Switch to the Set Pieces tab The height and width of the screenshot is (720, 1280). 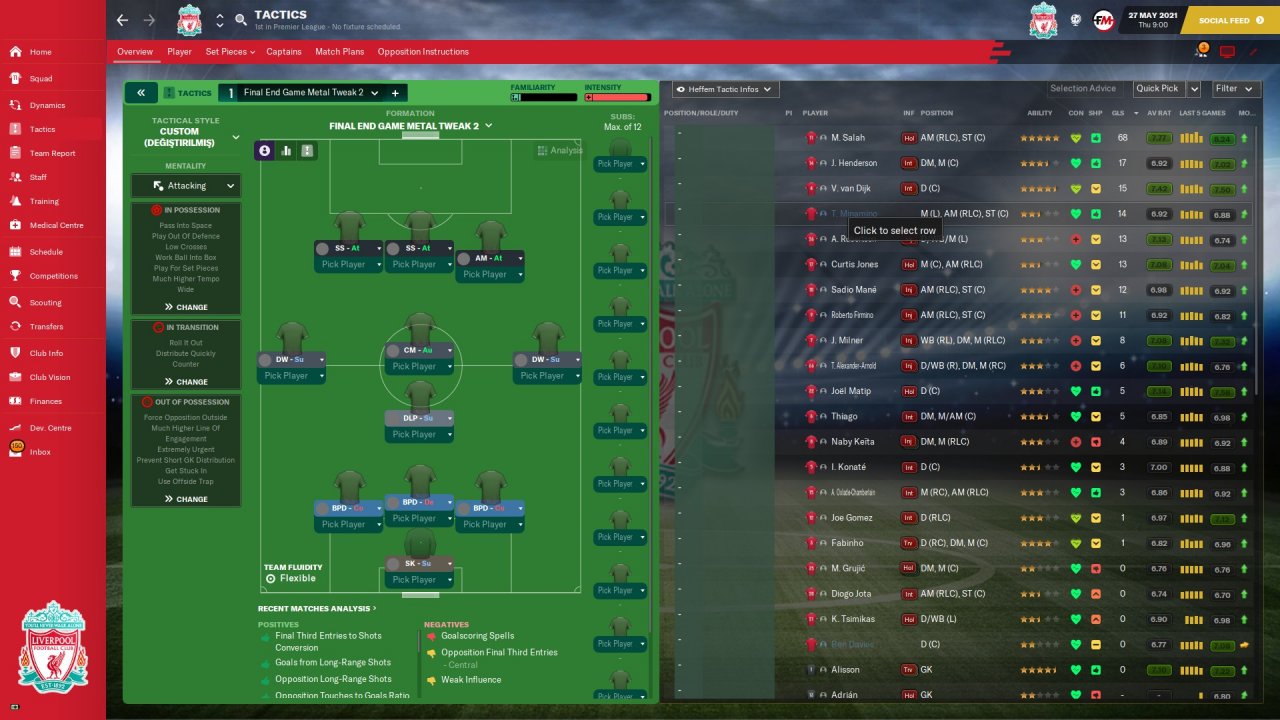point(229,52)
